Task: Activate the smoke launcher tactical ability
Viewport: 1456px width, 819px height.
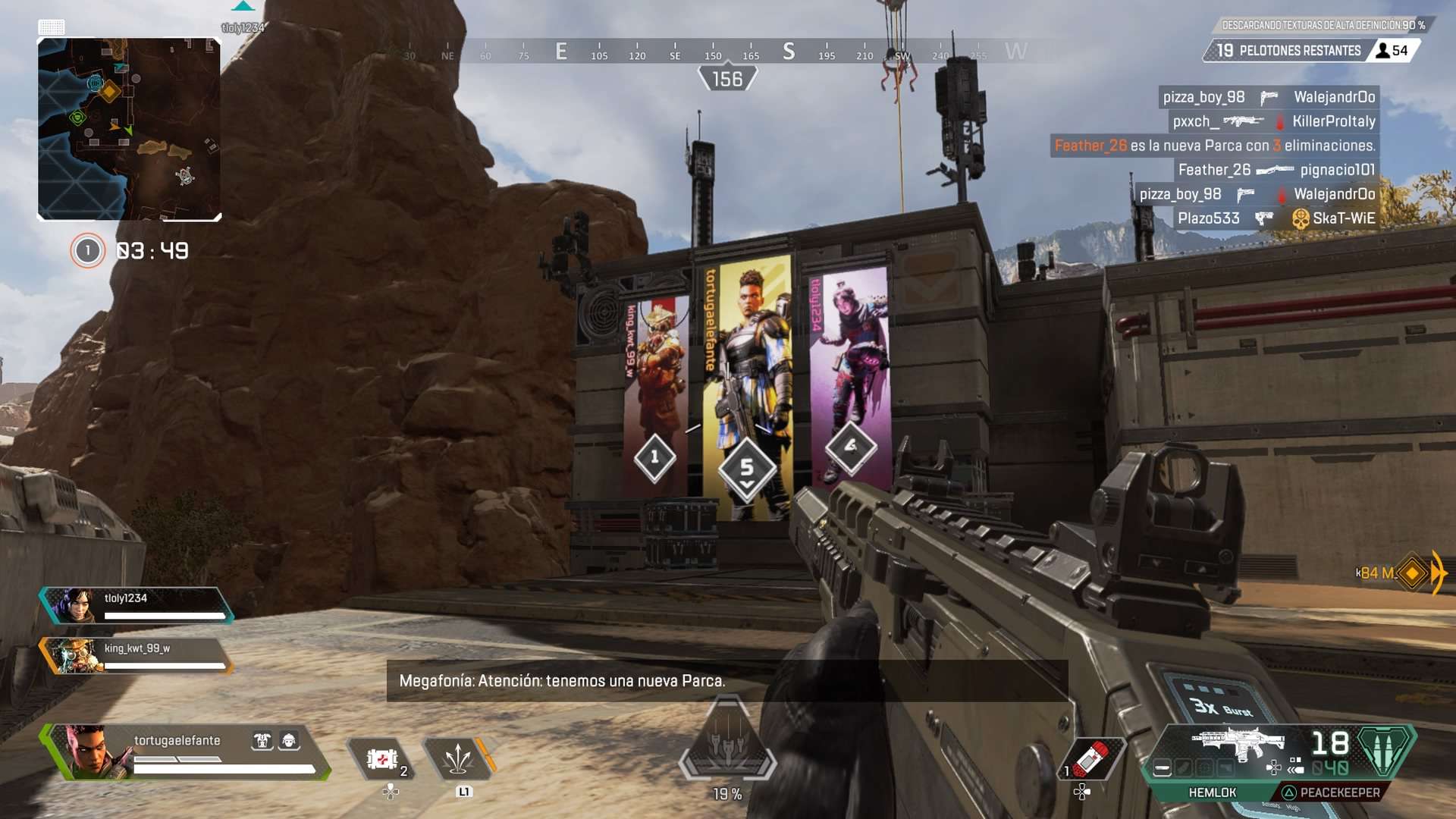Action: [x=458, y=758]
